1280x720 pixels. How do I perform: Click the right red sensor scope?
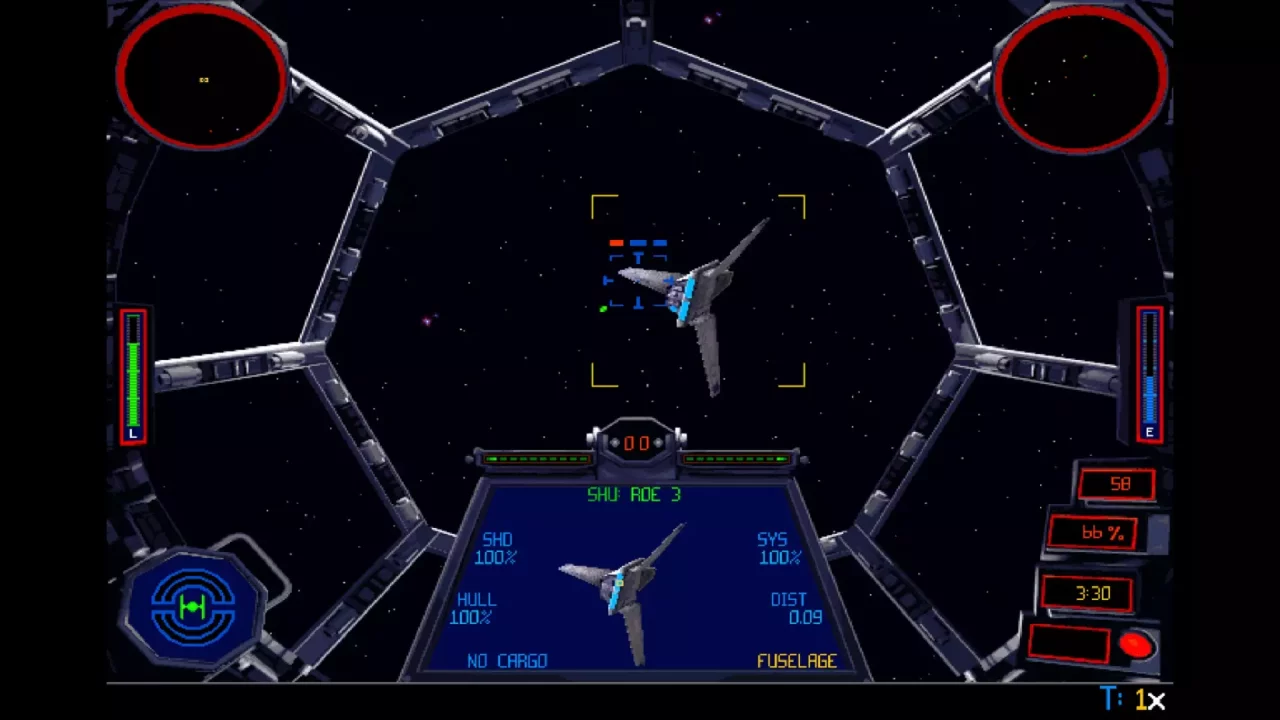[x=1082, y=78]
